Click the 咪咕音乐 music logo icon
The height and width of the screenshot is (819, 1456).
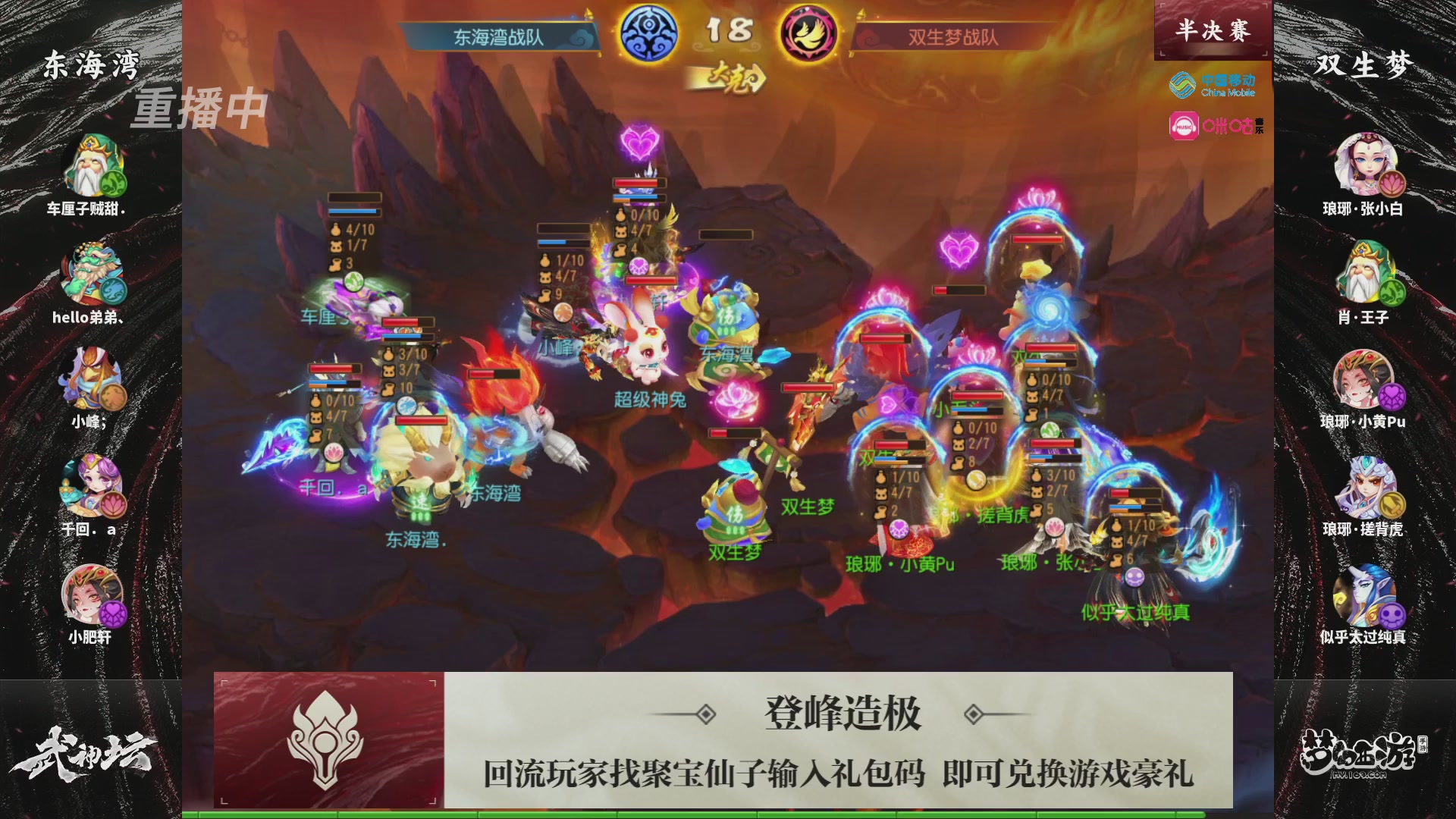tap(1213, 125)
